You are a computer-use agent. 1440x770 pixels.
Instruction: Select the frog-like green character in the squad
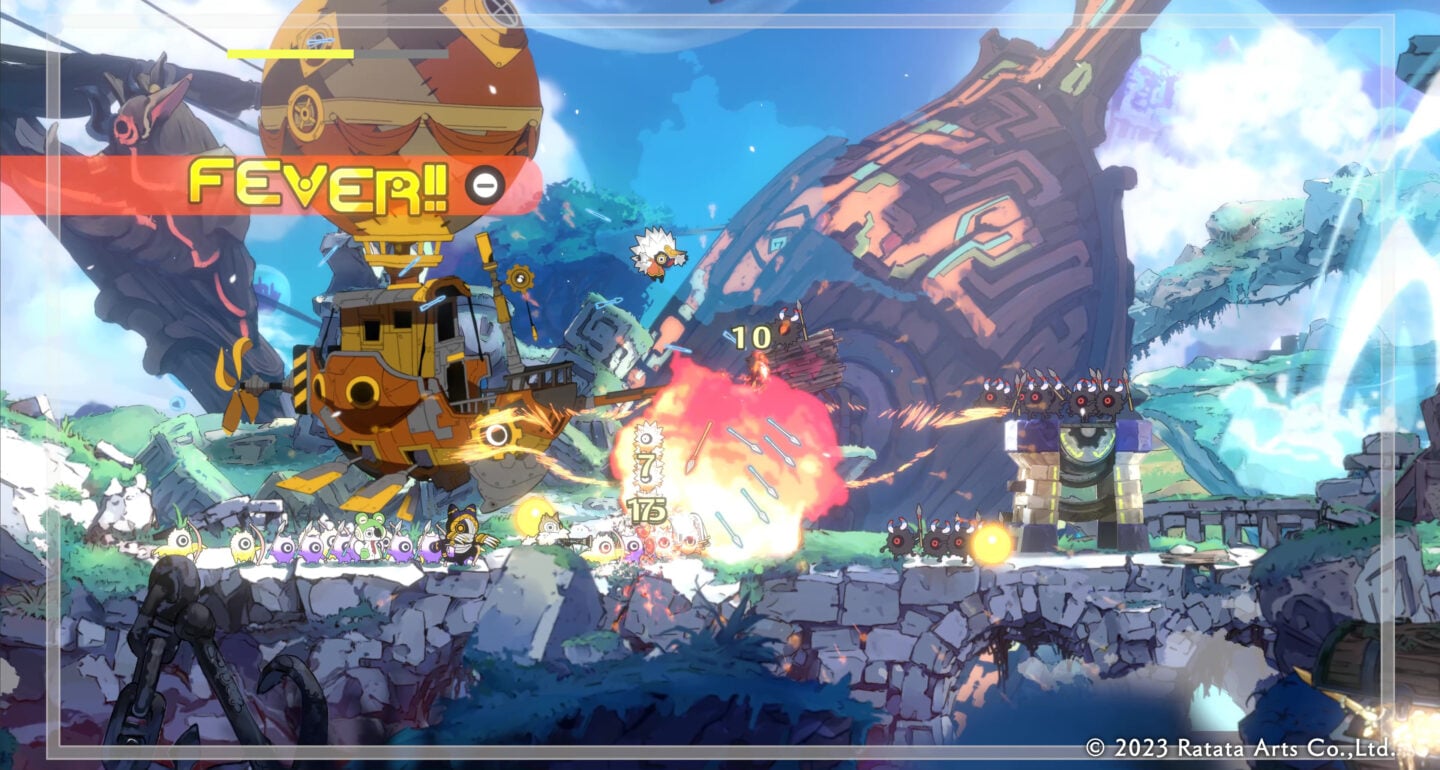(369, 536)
